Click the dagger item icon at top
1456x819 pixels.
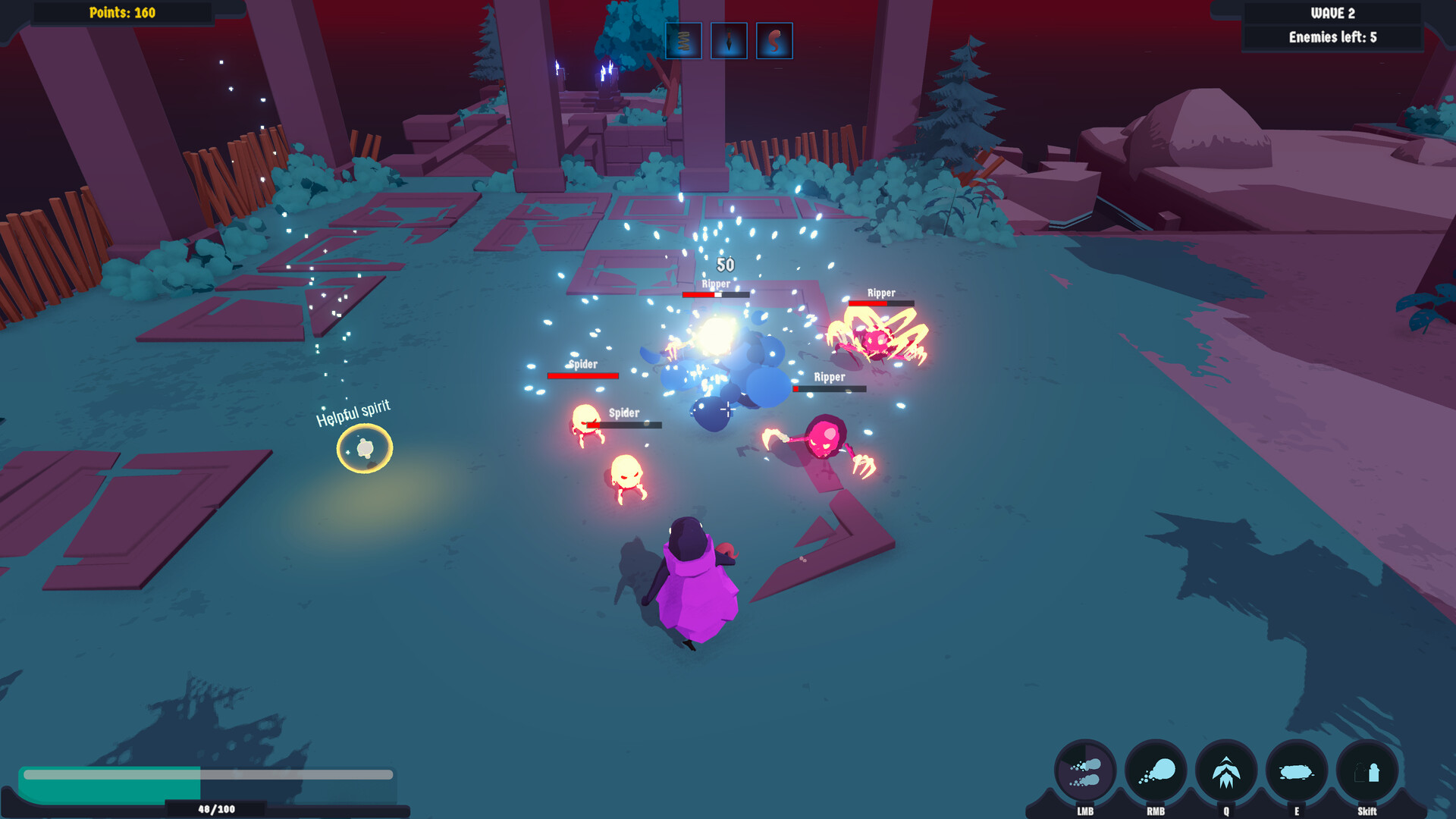click(x=729, y=41)
